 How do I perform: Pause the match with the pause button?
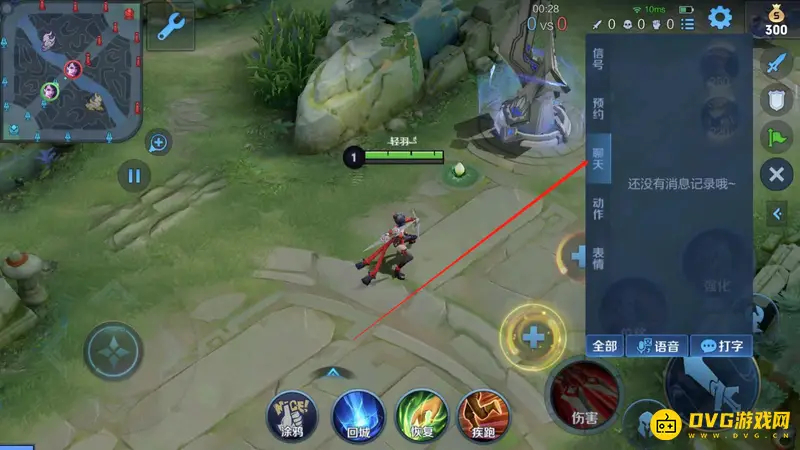coord(133,177)
